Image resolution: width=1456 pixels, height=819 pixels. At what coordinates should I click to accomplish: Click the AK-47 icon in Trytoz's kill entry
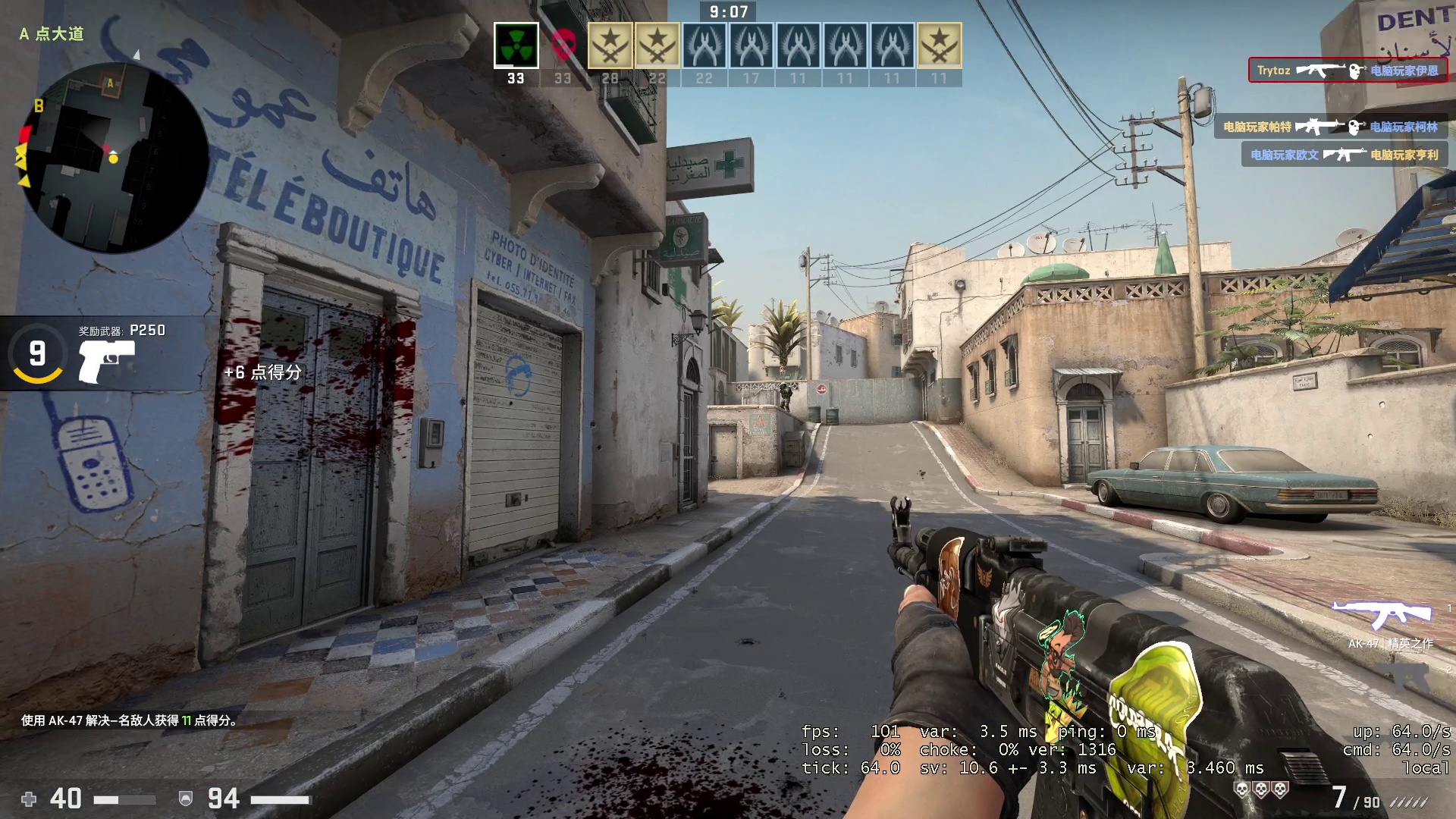click(1322, 70)
